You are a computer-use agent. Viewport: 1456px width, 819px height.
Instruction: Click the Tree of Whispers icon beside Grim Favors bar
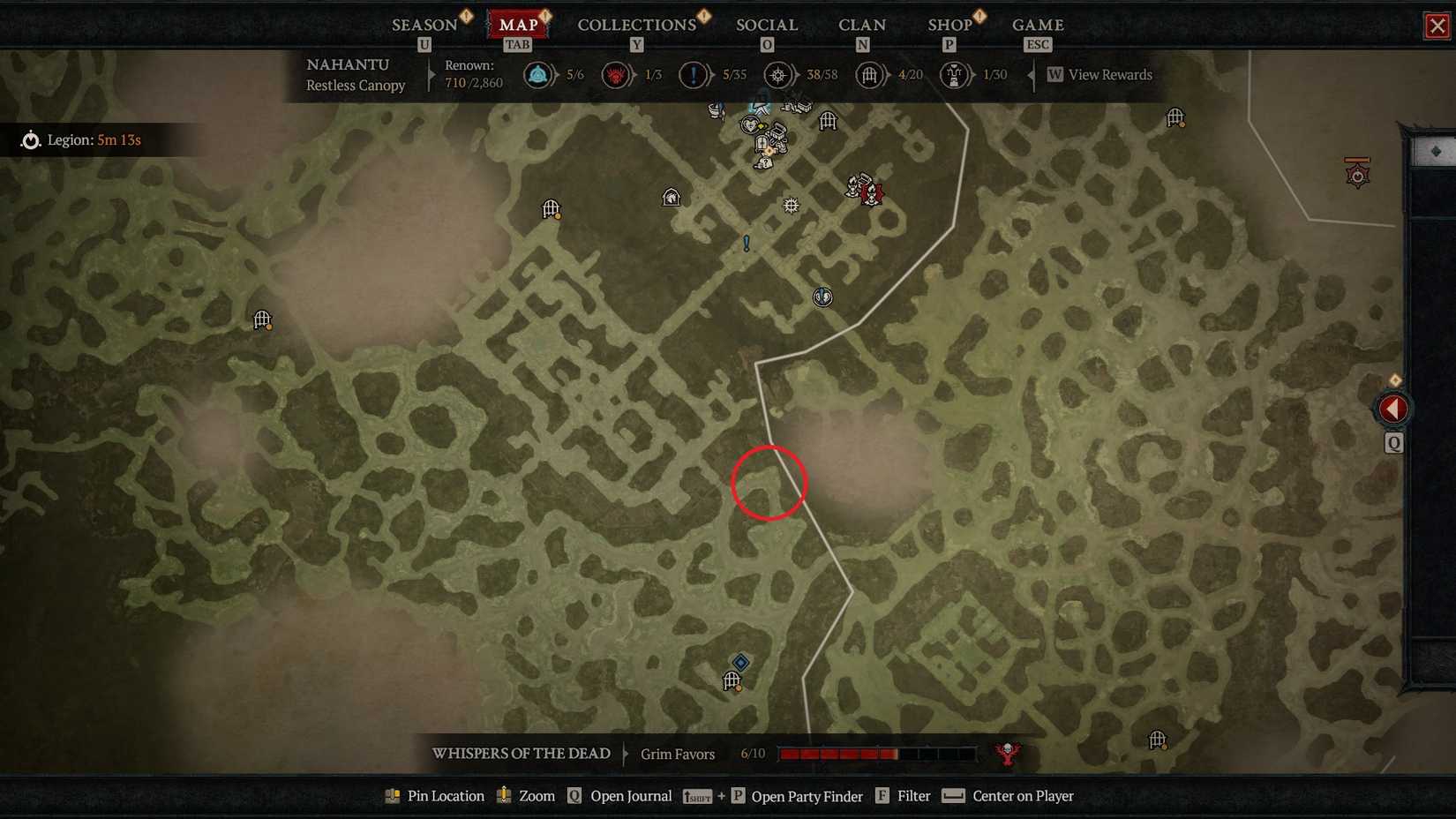click(1006, 754)
